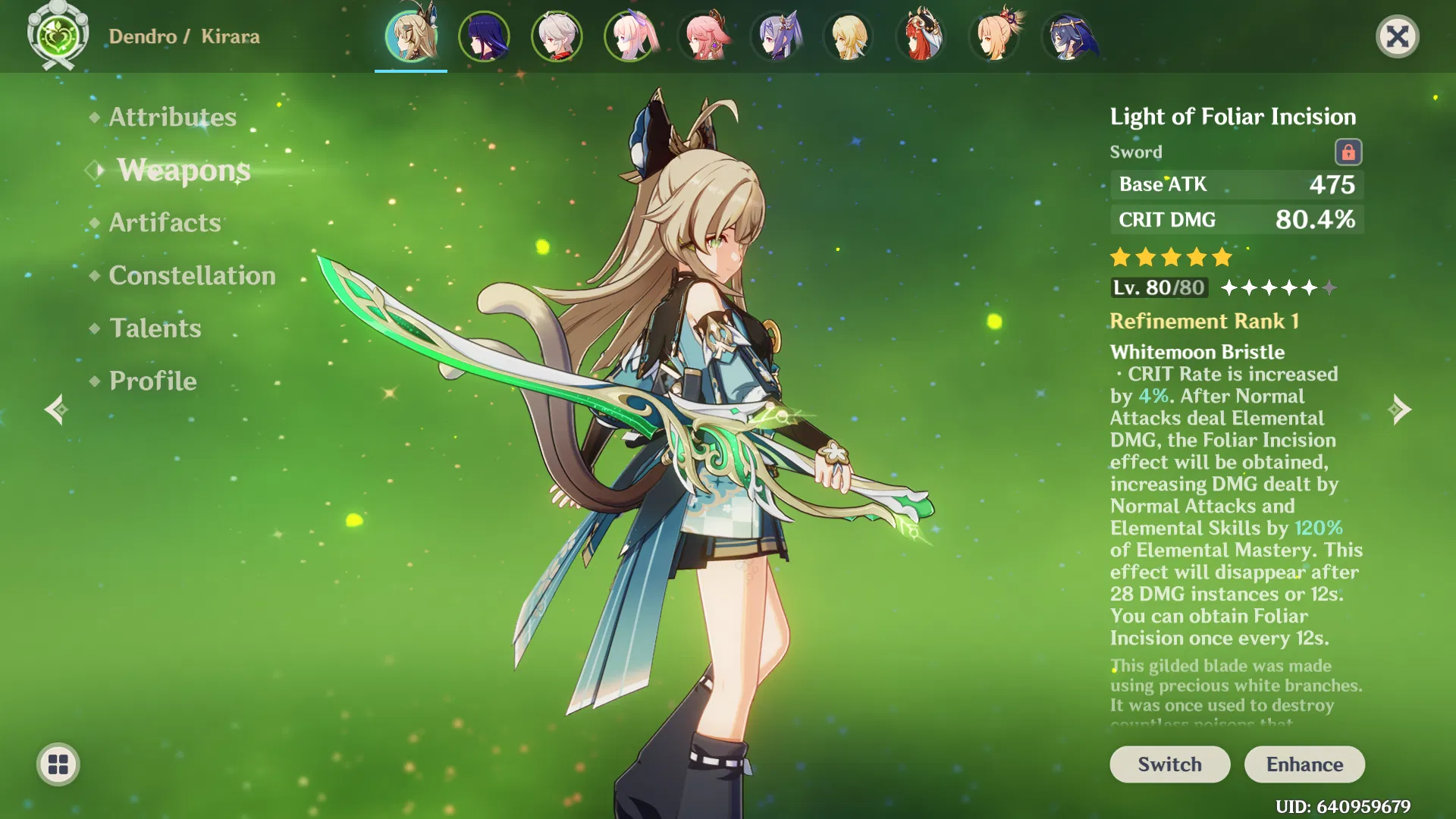Select the Kazuha character portrait
Image resolution: width=1456 pixels, height=819 pixels.
coord(557,36)
